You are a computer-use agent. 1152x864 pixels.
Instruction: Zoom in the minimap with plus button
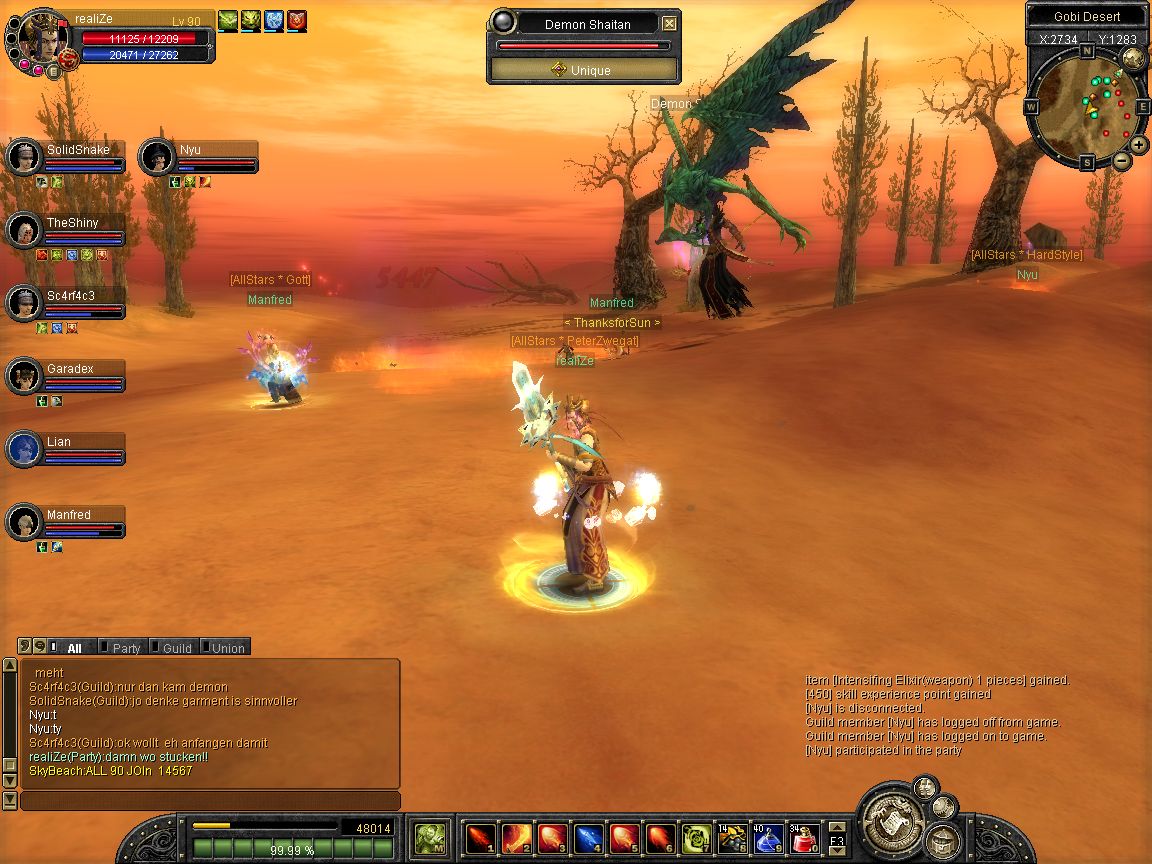point(1139,145)
